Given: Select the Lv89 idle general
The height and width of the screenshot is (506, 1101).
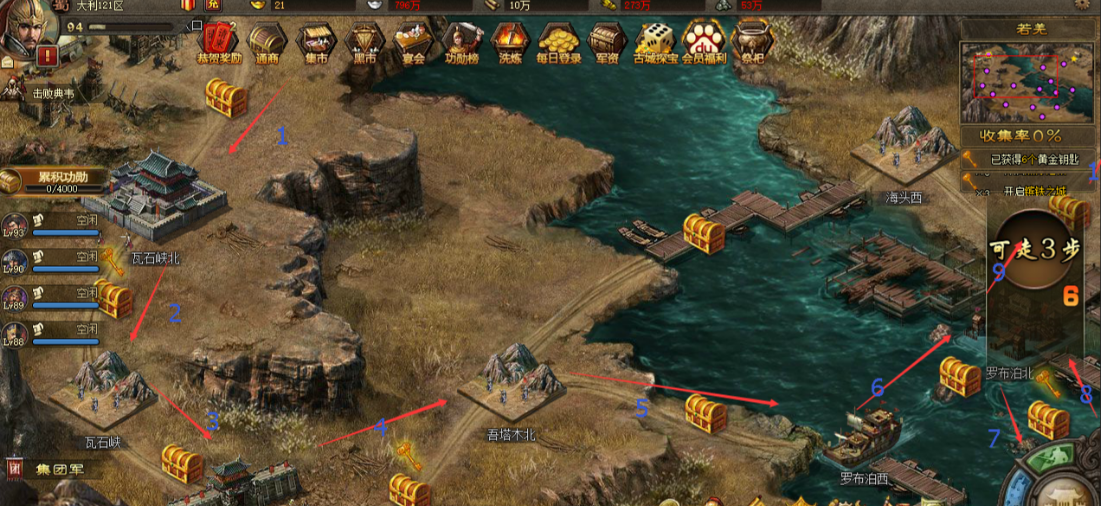Looking at the screenshot, I should [14, 298].
